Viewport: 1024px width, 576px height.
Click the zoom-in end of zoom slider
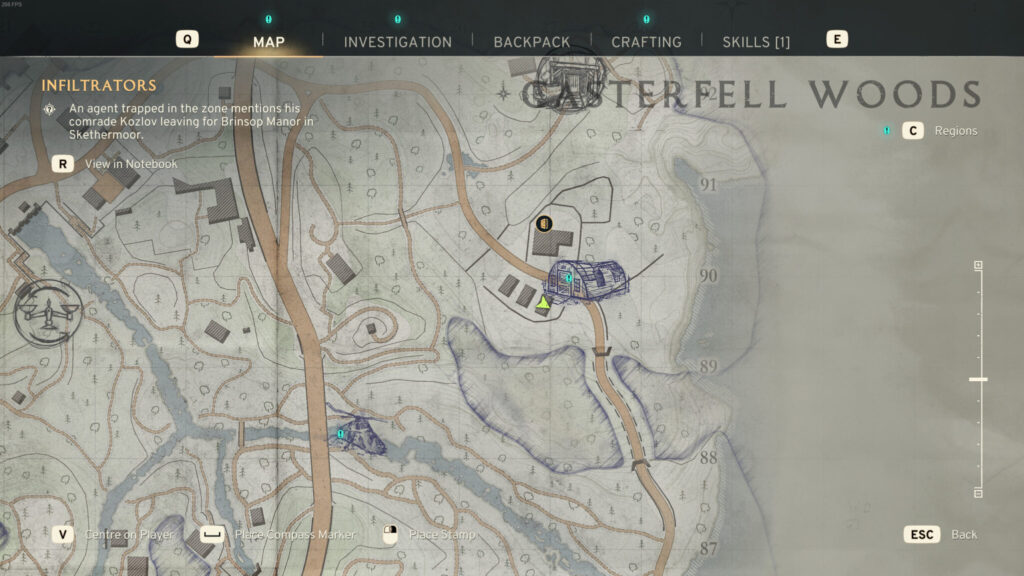979,265
